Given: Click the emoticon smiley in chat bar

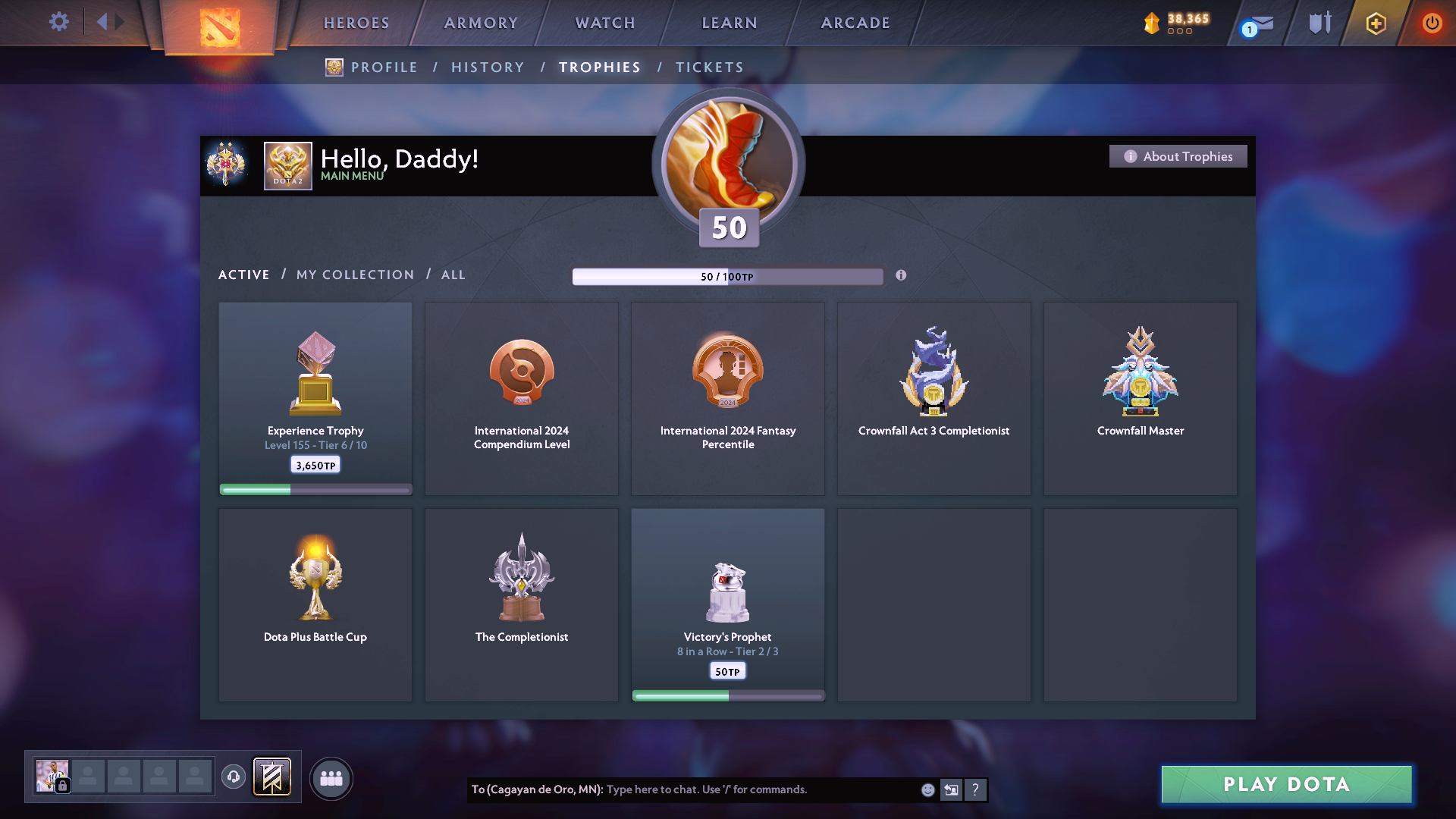Looking at the screenshot, I should [x=927, y=789].
